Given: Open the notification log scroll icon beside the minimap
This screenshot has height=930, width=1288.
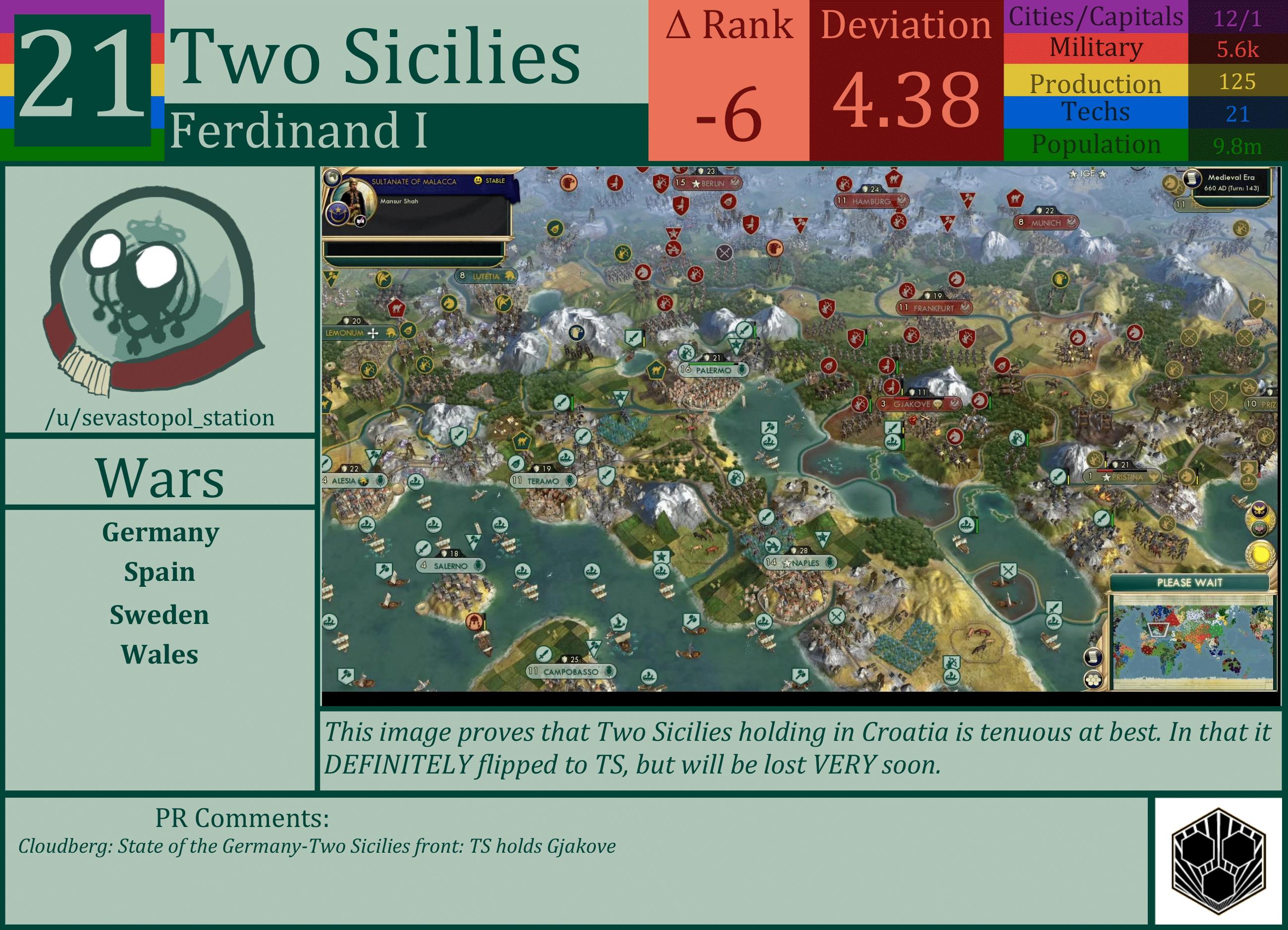Looking at the screenshot, I should [1094, 656].
